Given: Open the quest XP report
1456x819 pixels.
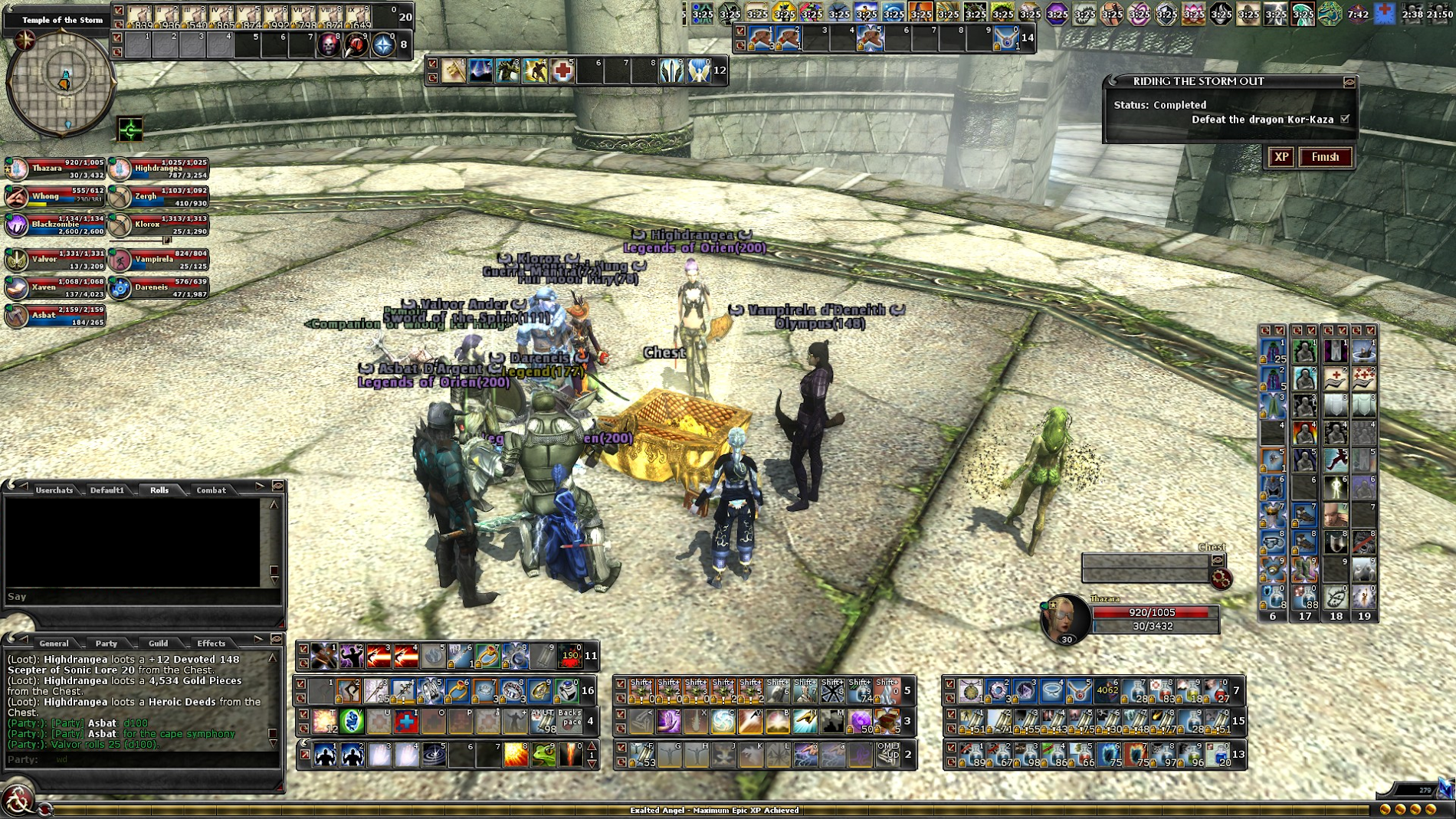Looking at the screenshot, I should click(x=1281, y=157).
